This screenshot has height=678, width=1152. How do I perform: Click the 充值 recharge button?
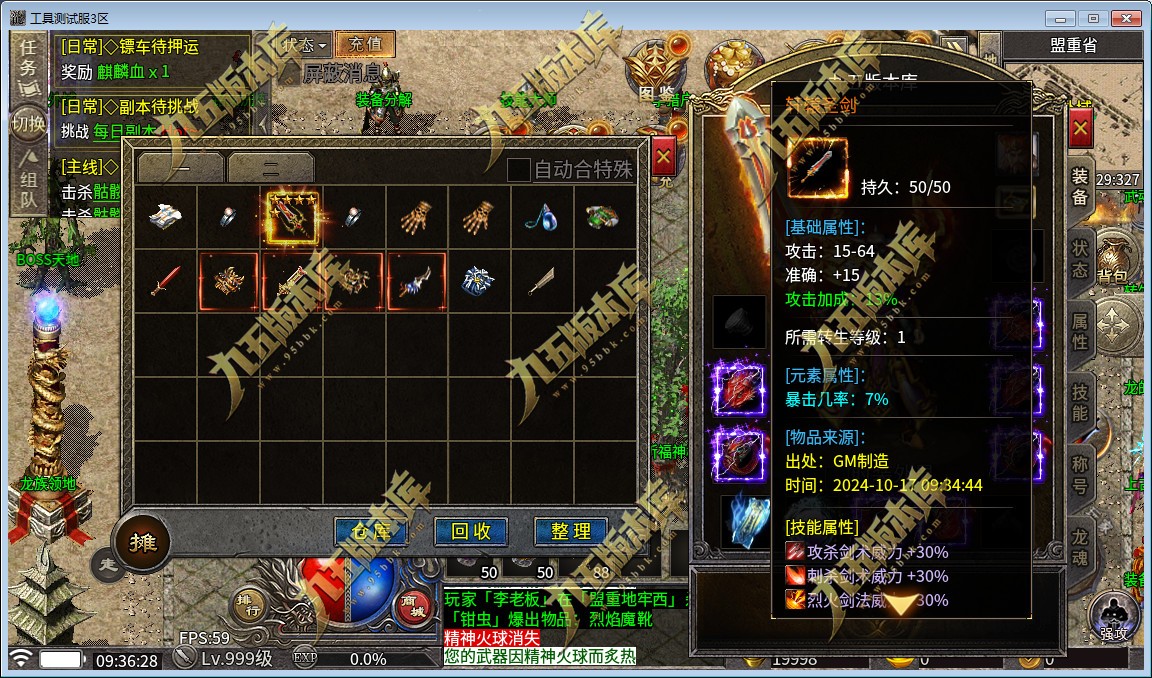click(x=365, y=45)
